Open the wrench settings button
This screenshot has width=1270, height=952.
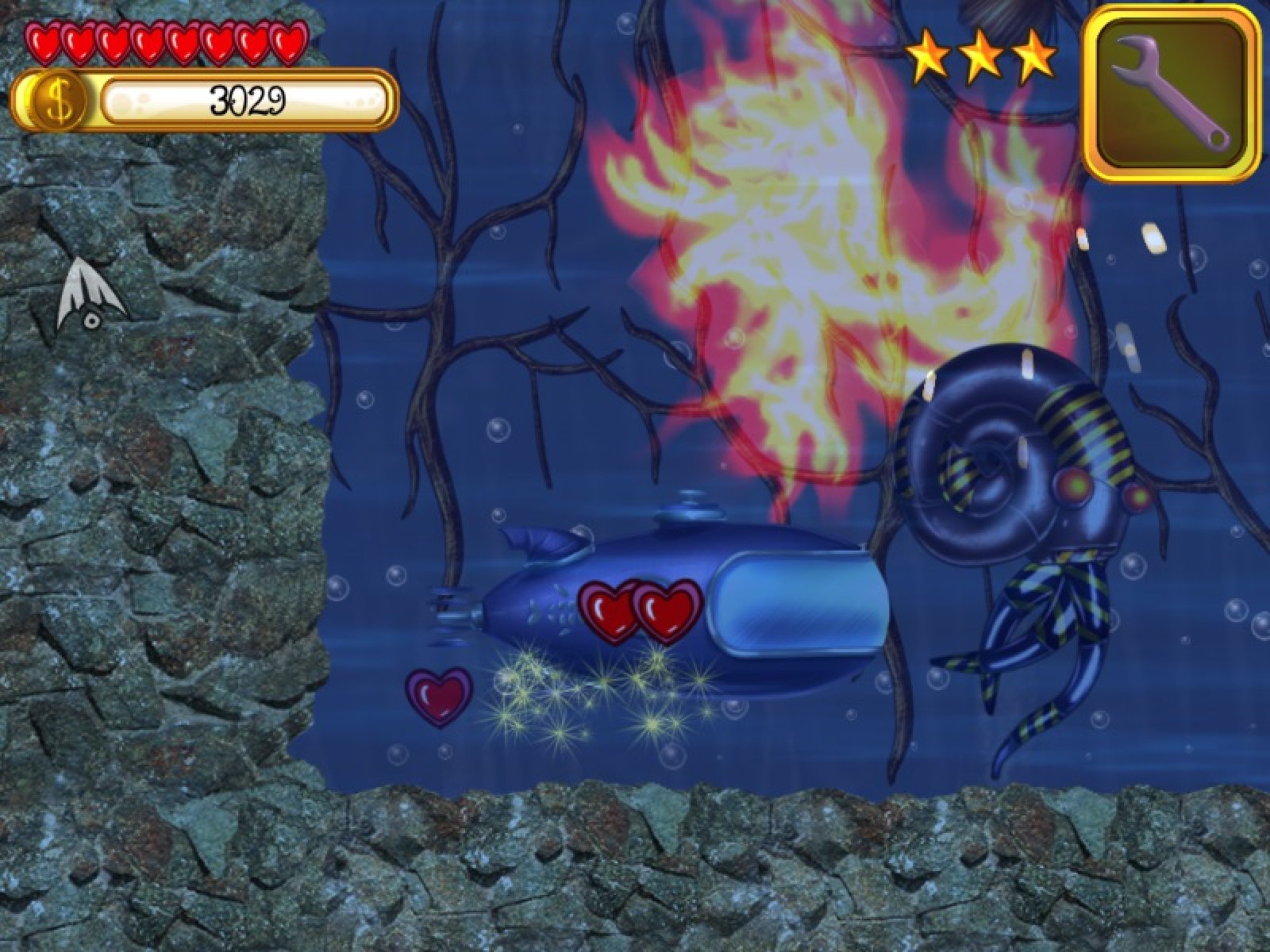tap(1171, 92)
